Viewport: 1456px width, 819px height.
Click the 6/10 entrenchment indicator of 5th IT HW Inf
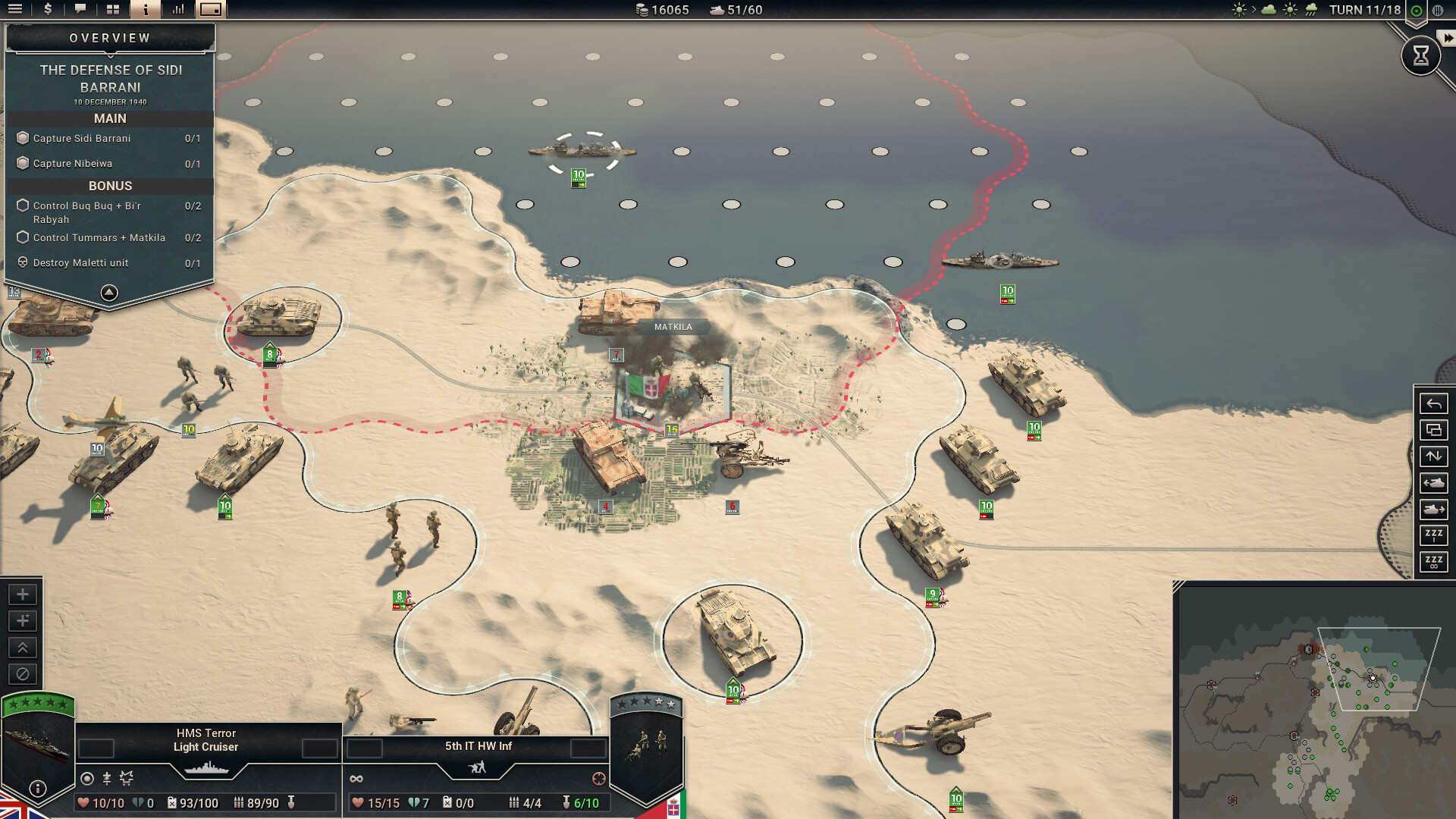click(x=581, y=802)
